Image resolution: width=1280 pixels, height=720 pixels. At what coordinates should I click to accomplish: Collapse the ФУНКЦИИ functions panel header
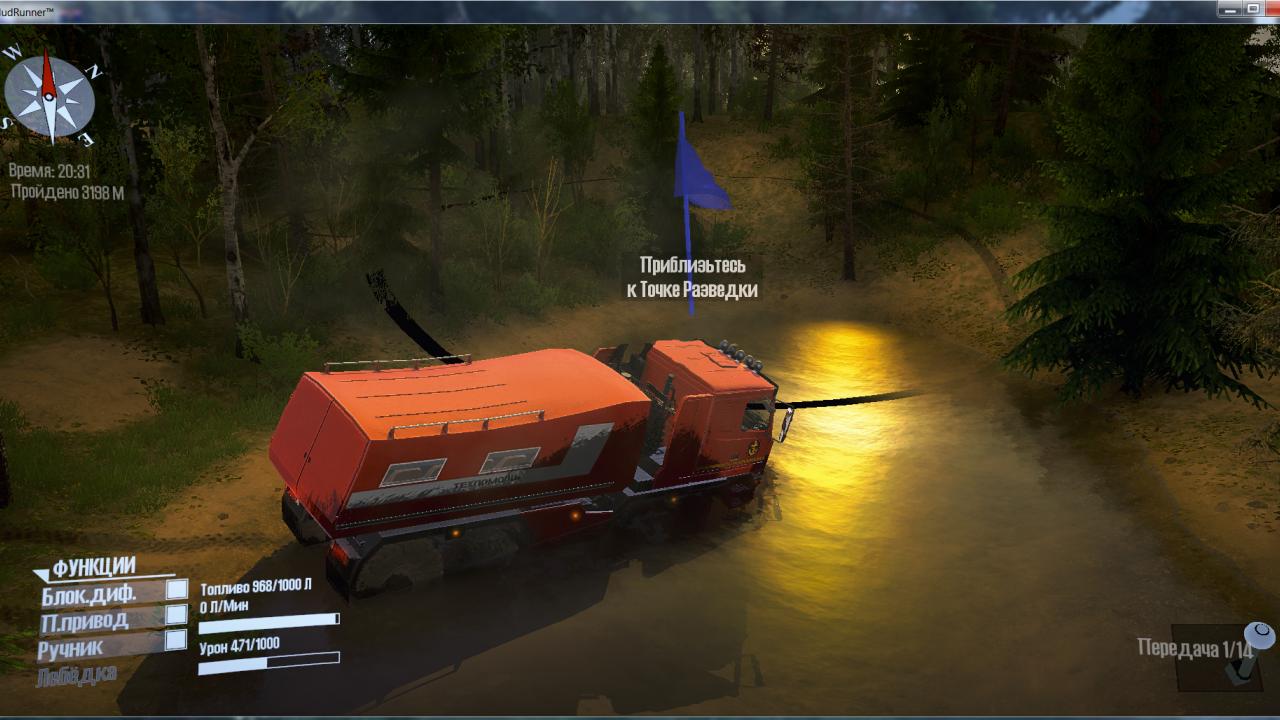pyautogui.click(x=84, y=569)
